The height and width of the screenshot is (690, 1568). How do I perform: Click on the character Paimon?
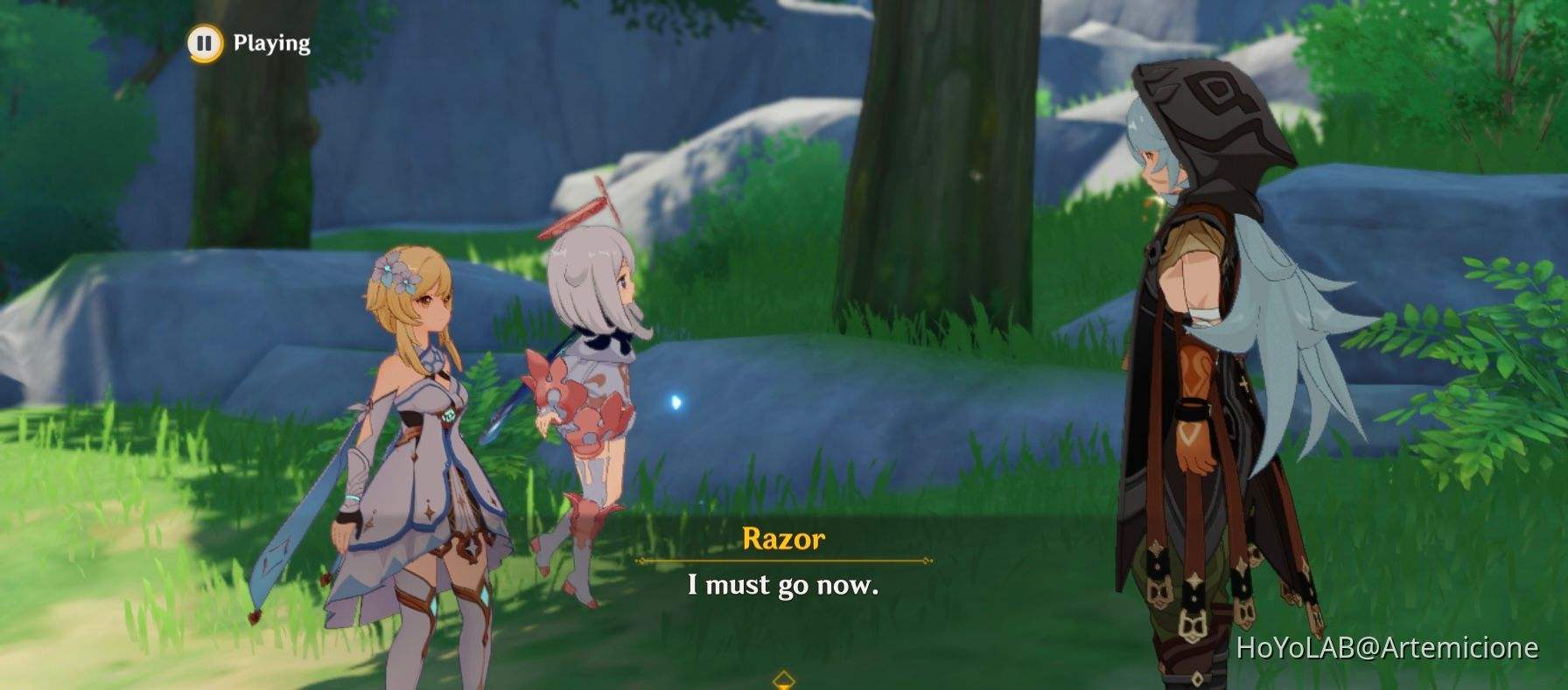point(586,367)
